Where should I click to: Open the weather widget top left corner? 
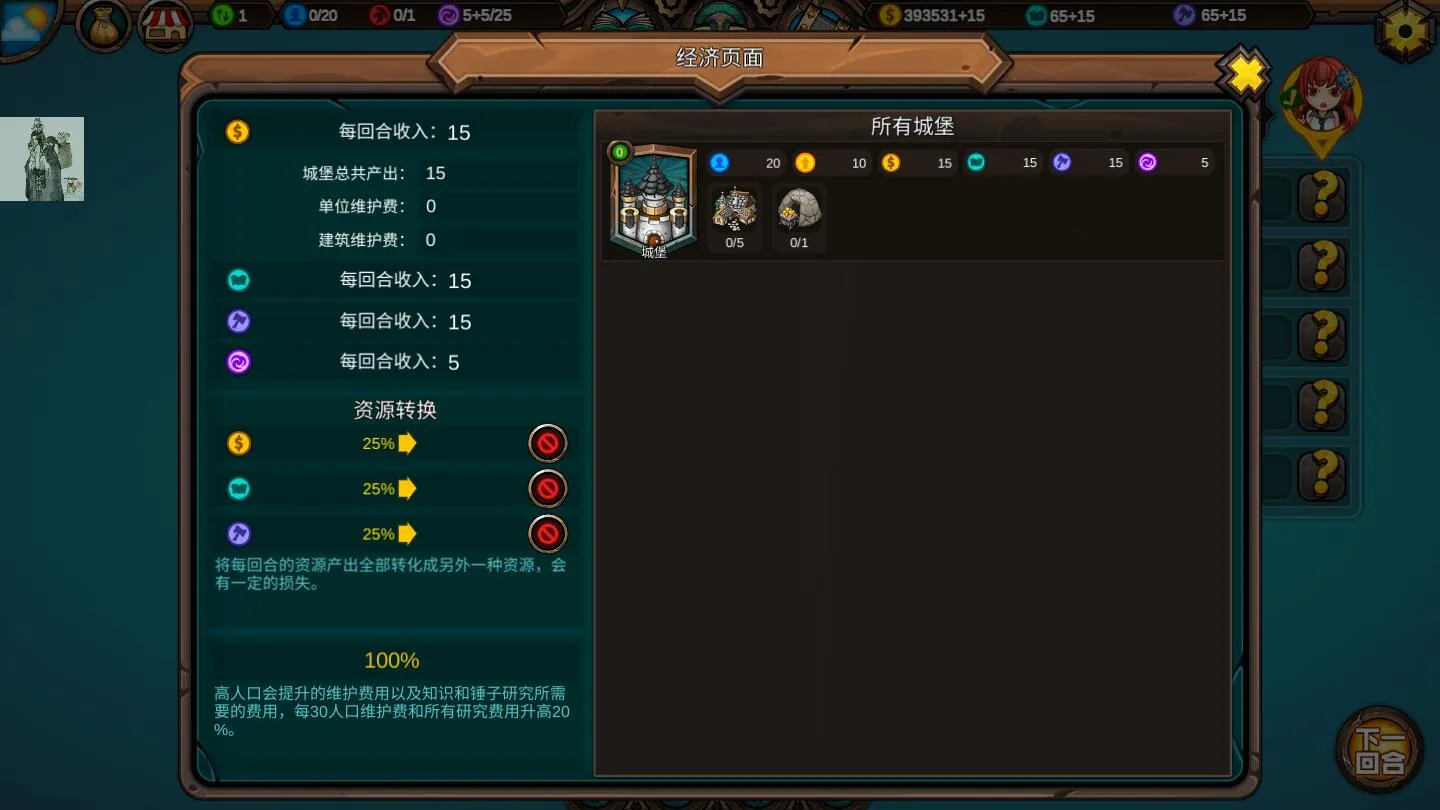coord(22,22)
